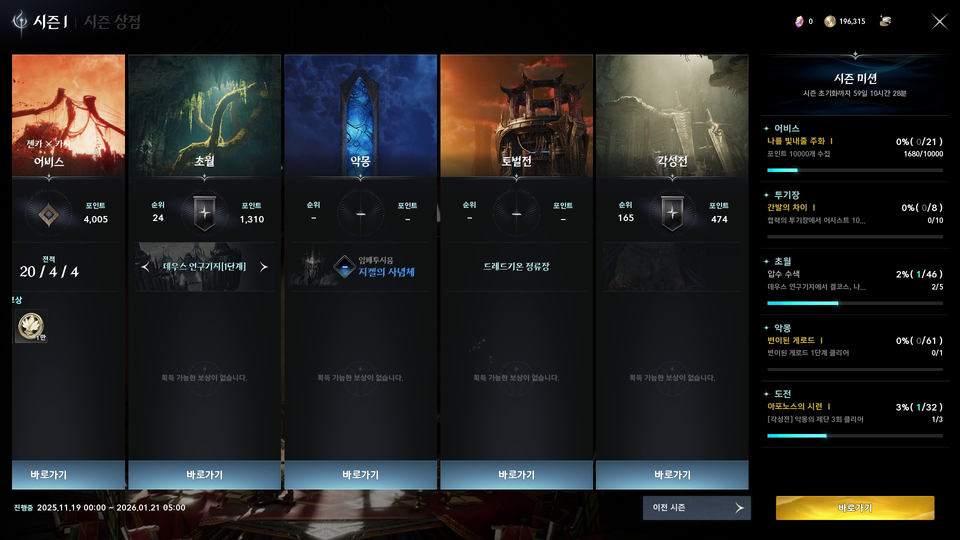The width and height of the screenshot is (960, 540).
Task: Close the season screen with the X
Action: pos(939,22)
